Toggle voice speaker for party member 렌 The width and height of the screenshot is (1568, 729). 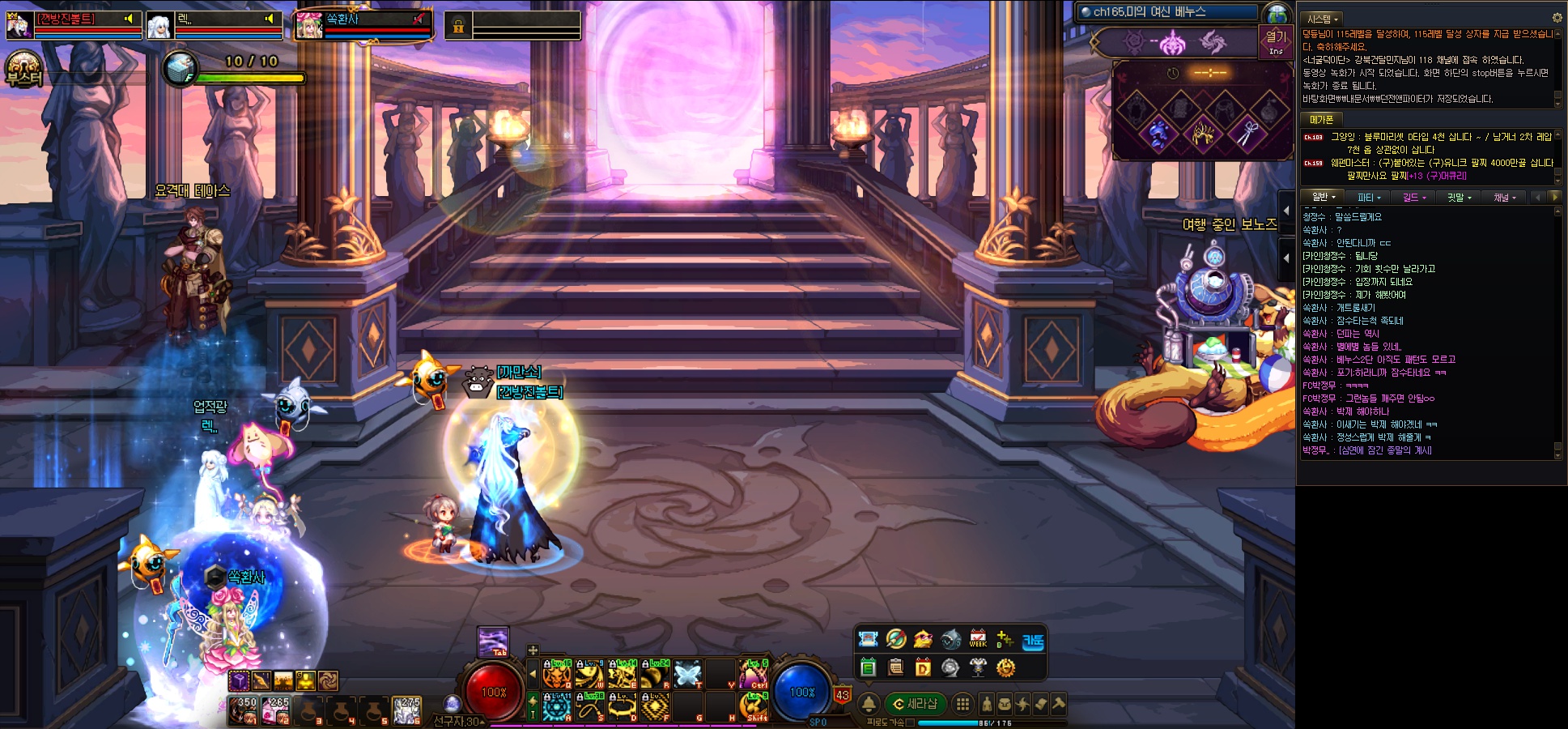[270, 19]
